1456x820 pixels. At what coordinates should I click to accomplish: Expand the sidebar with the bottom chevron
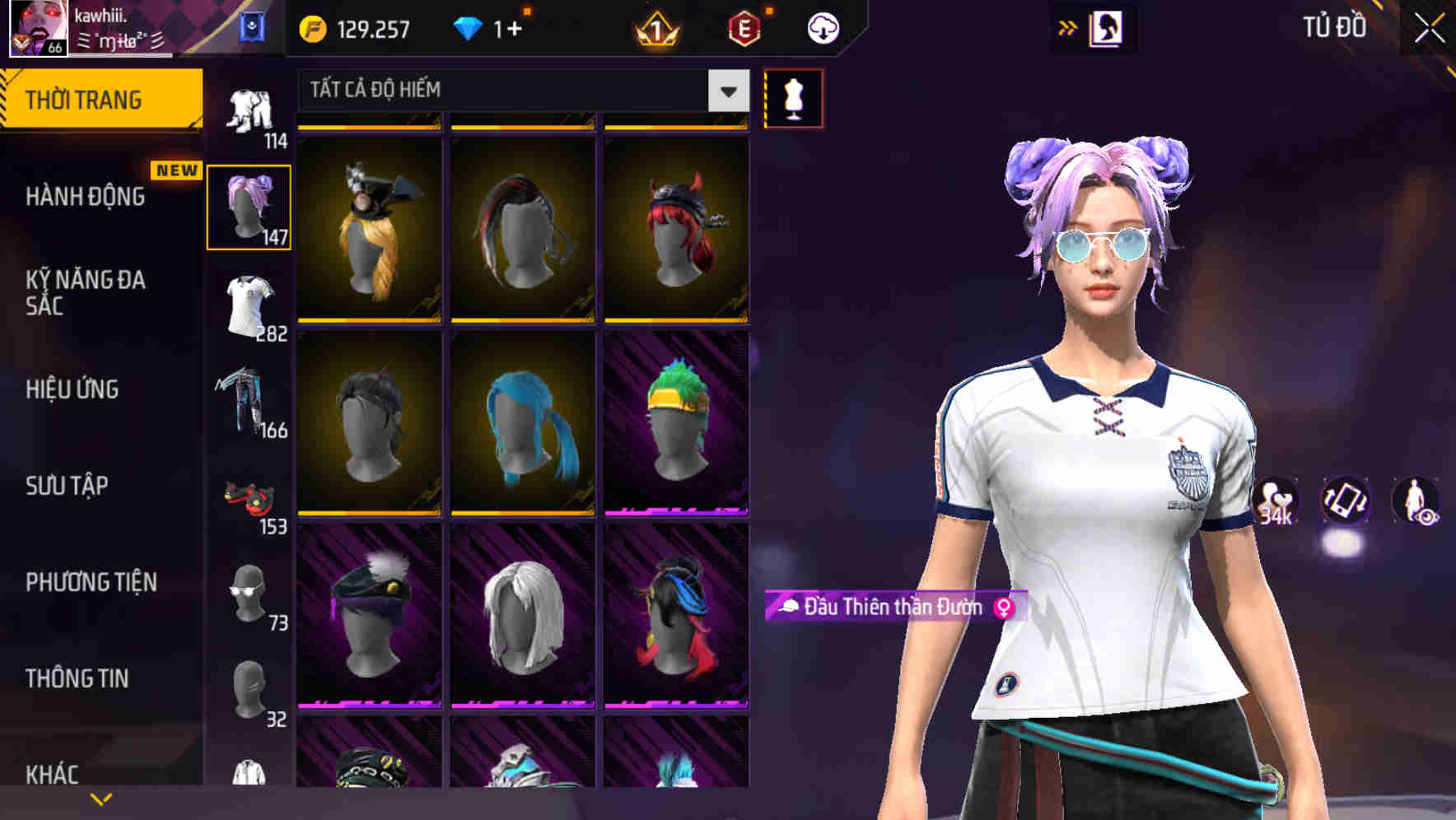pyautogui.click(x=101, y=799)
